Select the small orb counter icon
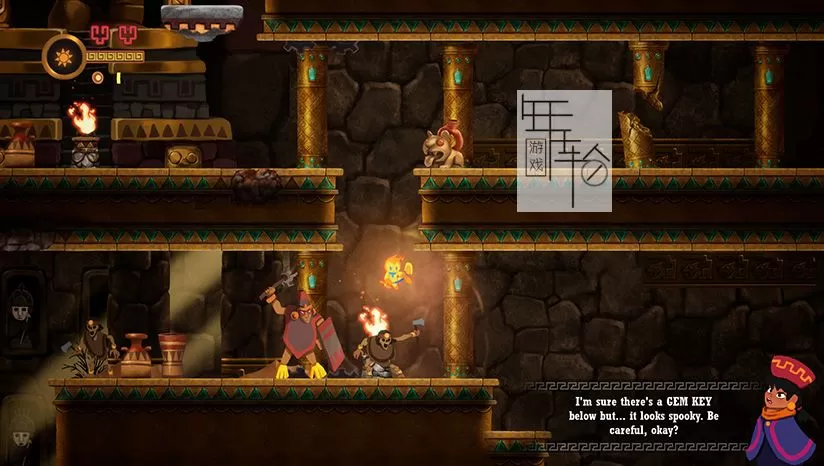The width and height of the screenshot is (824, 466). click(x=98, y=77)
